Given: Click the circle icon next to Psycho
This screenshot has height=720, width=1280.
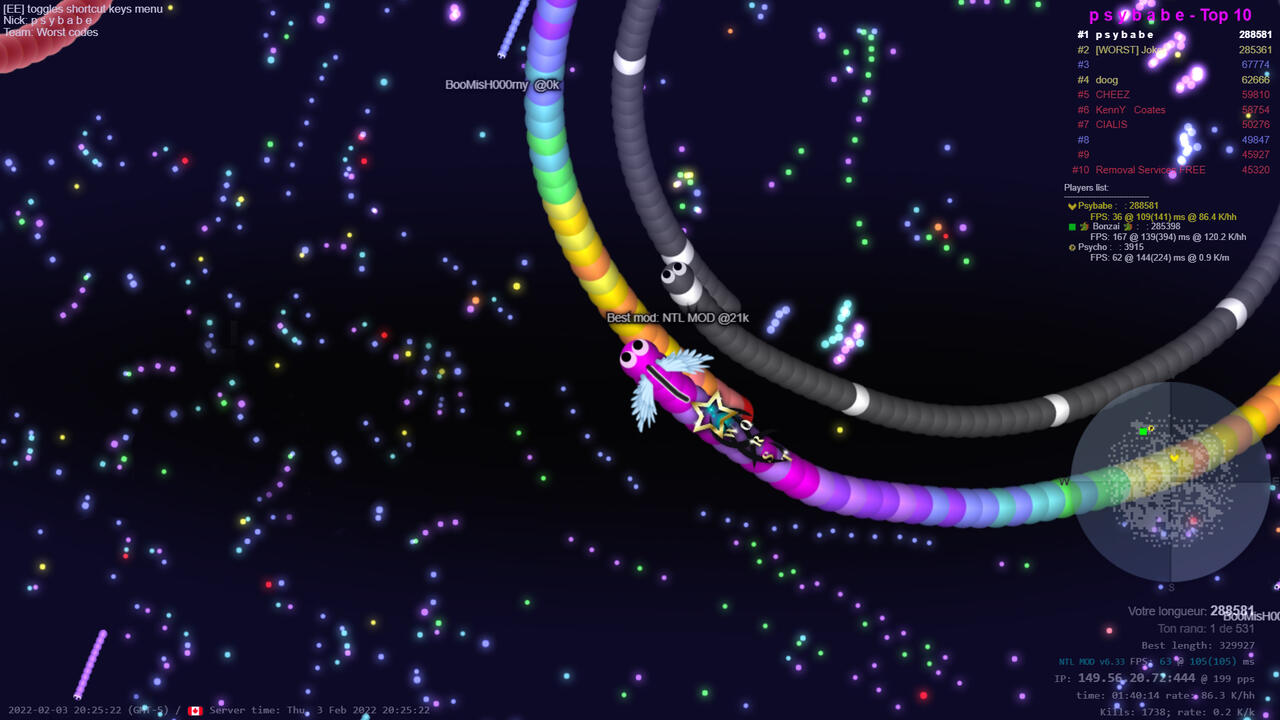Looking at the screenshot, I should [x=1073, y=247].
